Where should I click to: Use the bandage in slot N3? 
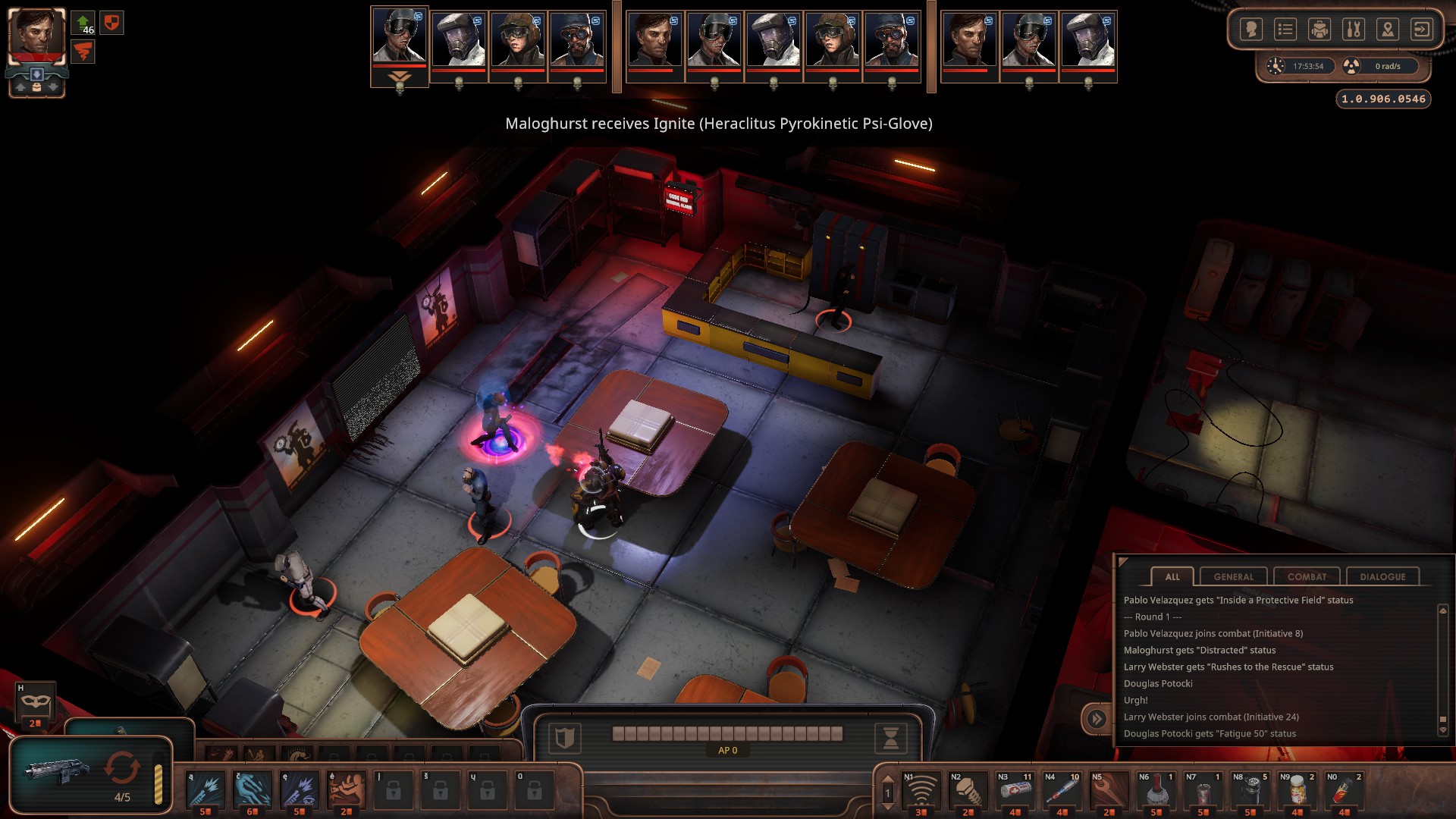(x=1015, y=792)
